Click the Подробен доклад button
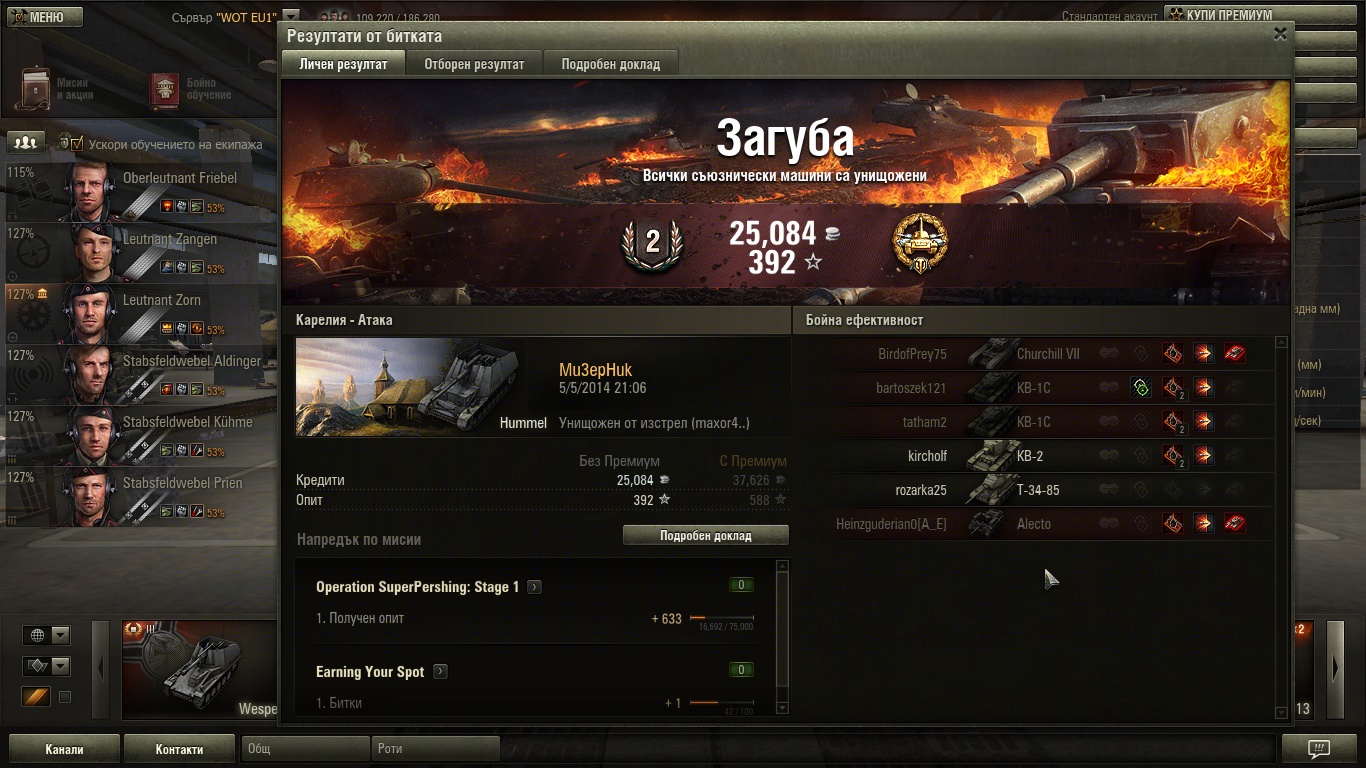 pyautogui.click(x=705, y=536)
